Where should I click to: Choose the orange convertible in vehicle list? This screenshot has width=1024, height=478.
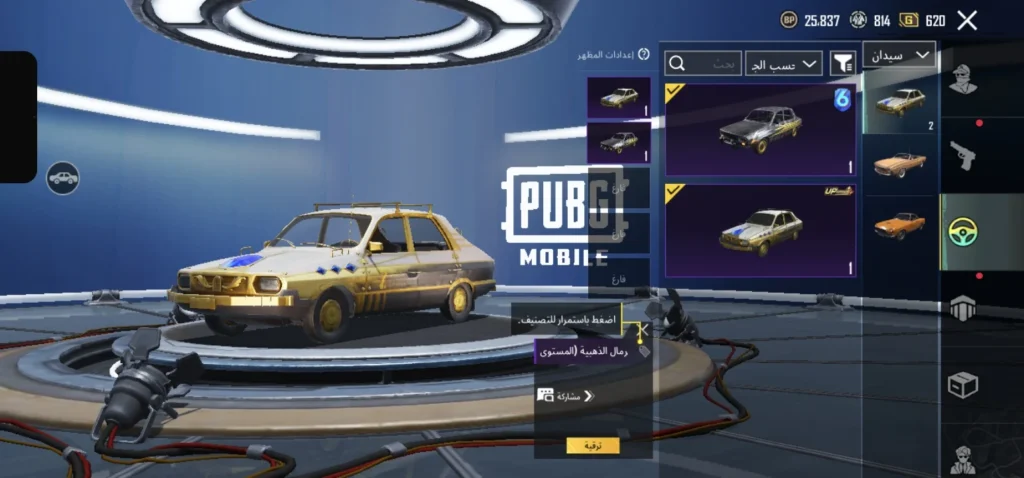pos(899,164)
